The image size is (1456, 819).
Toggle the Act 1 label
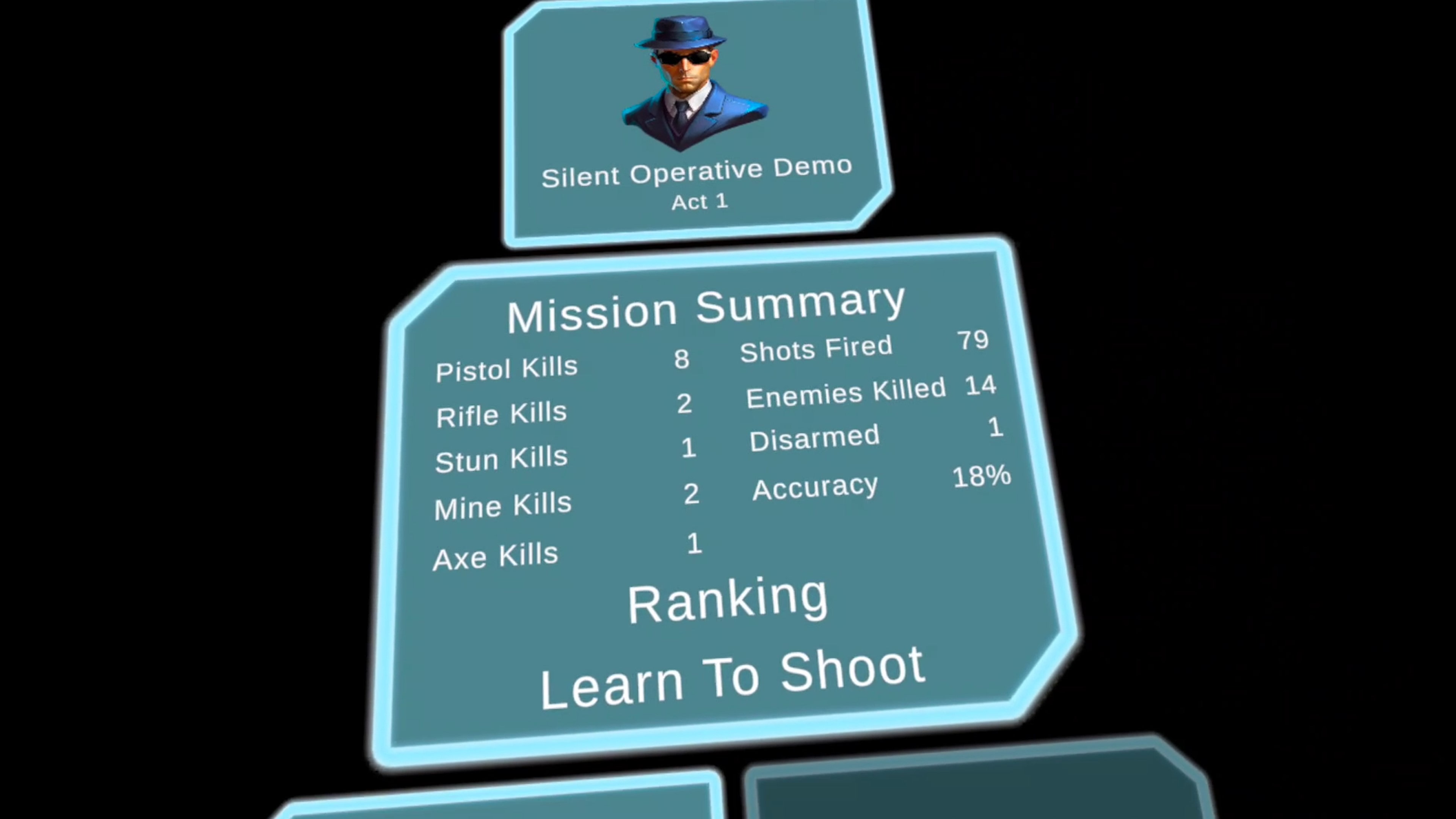click(x=700, y=201)
